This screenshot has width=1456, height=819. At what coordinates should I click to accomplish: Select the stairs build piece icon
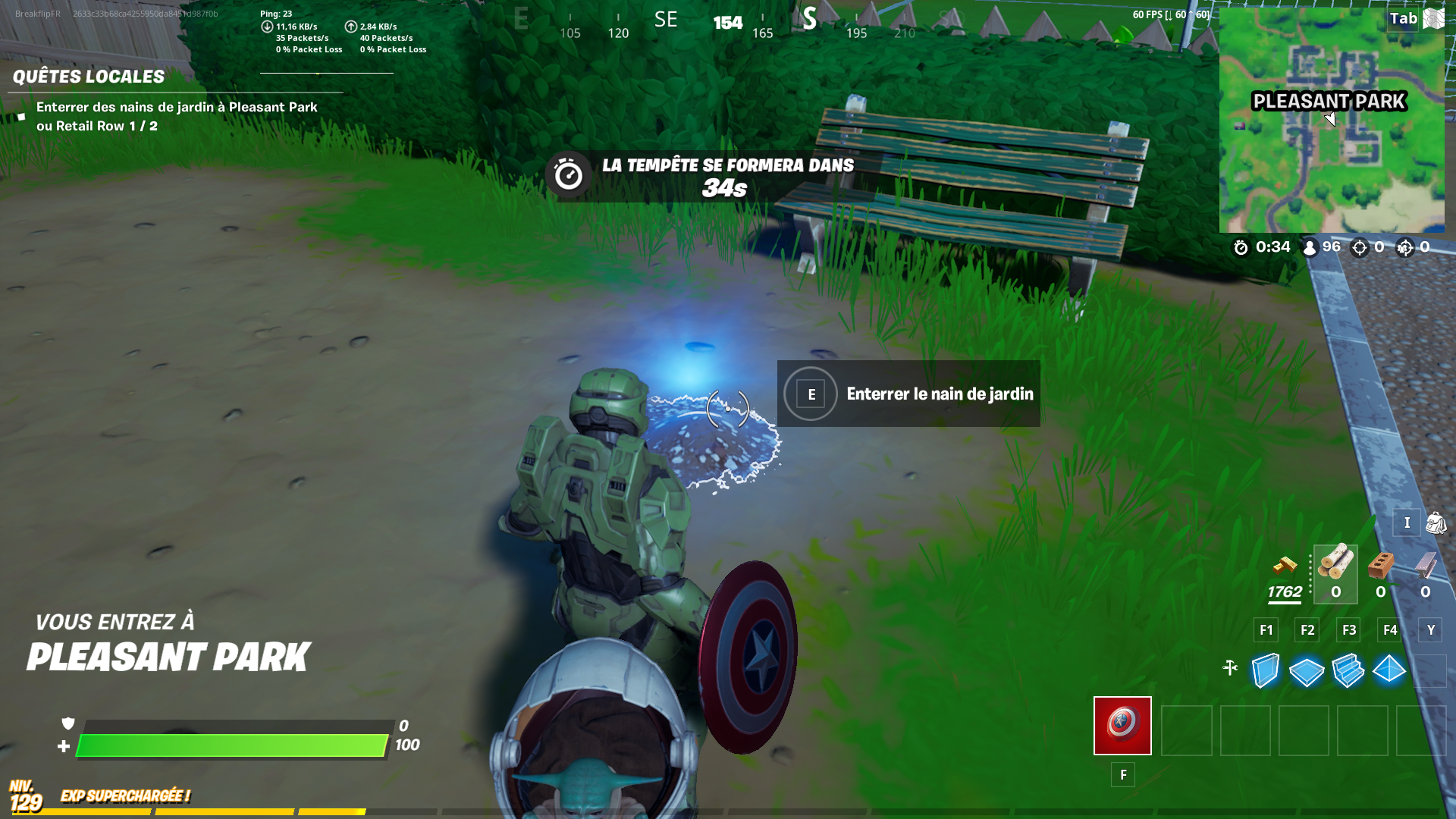tap(1348, 670)
